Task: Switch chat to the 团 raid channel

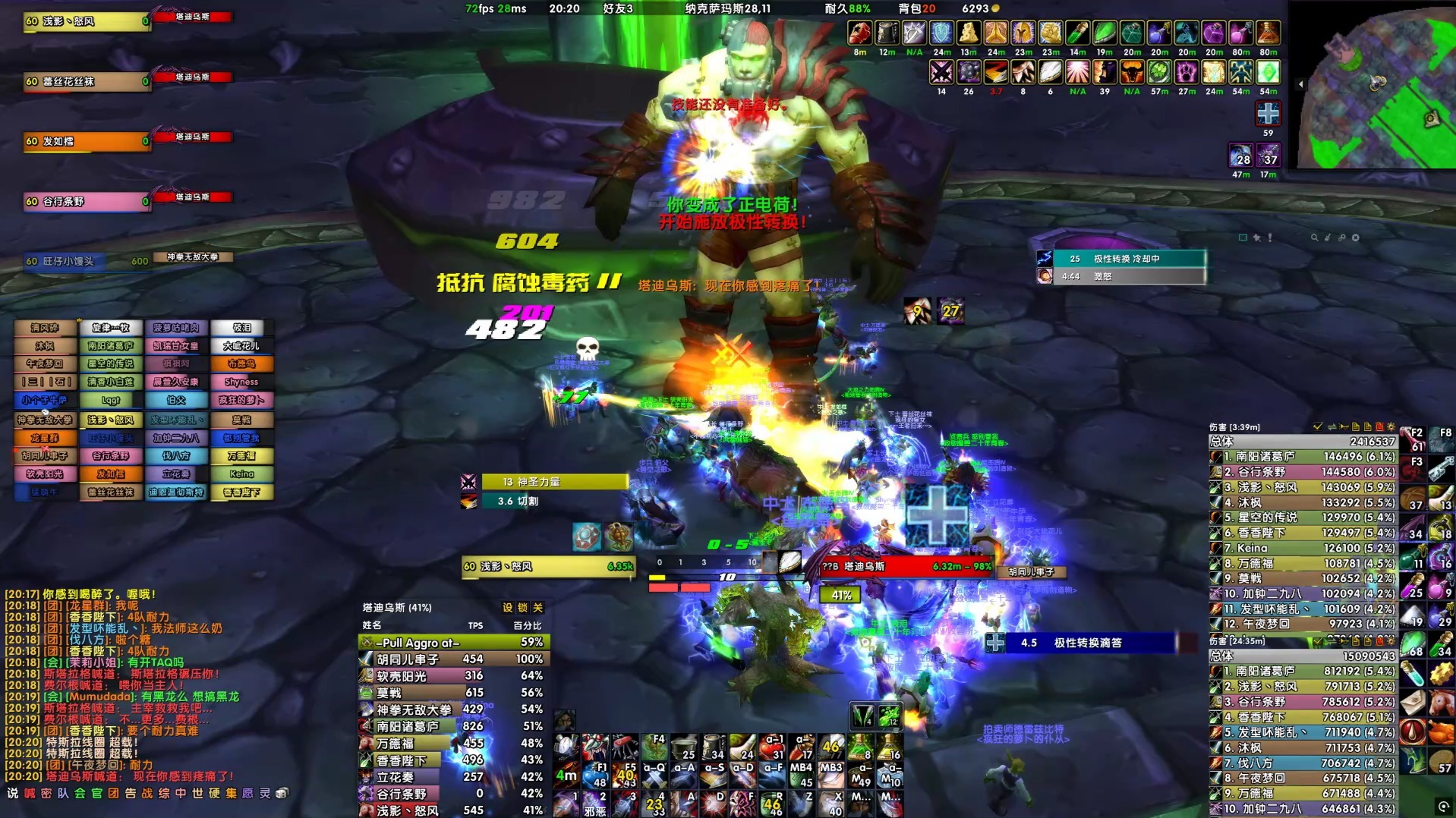Action: tap(113, 794)
